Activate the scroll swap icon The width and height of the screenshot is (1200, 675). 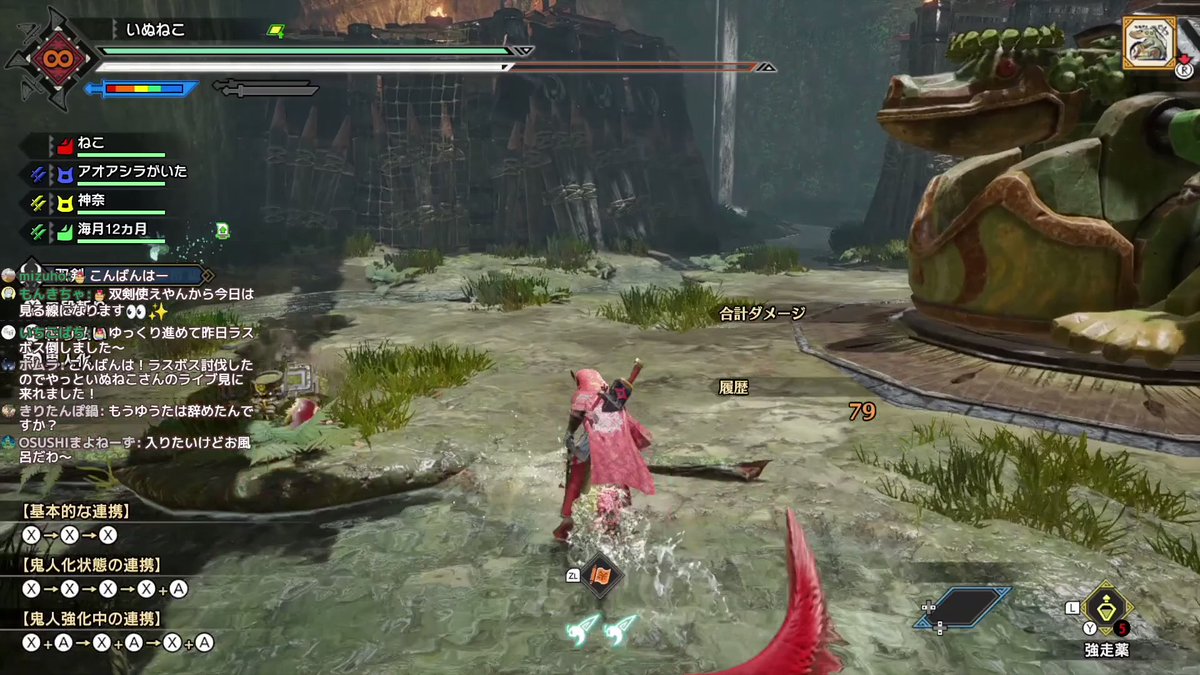point(603,576)
